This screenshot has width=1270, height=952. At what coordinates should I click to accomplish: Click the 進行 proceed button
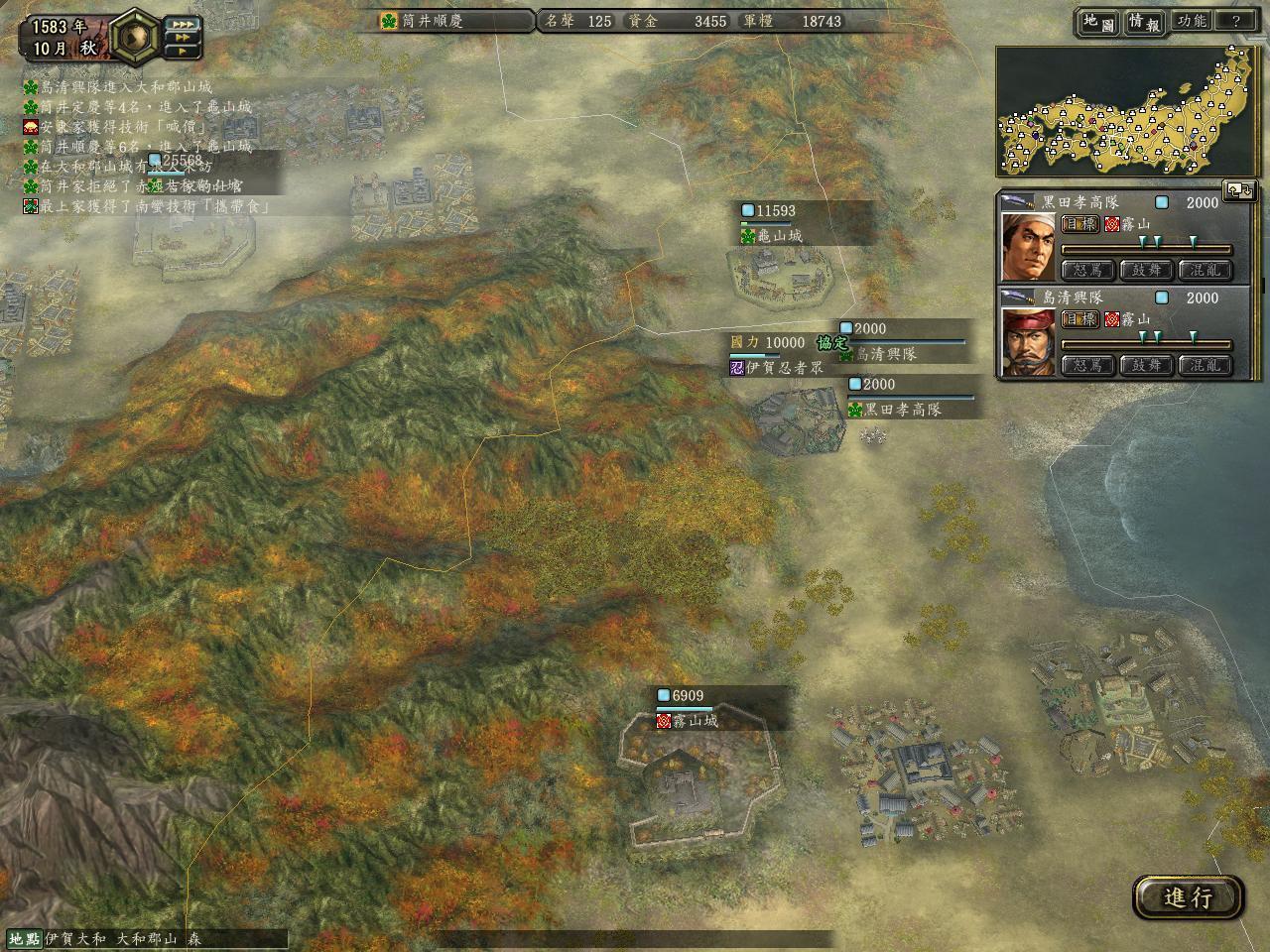pos(1188,897)
